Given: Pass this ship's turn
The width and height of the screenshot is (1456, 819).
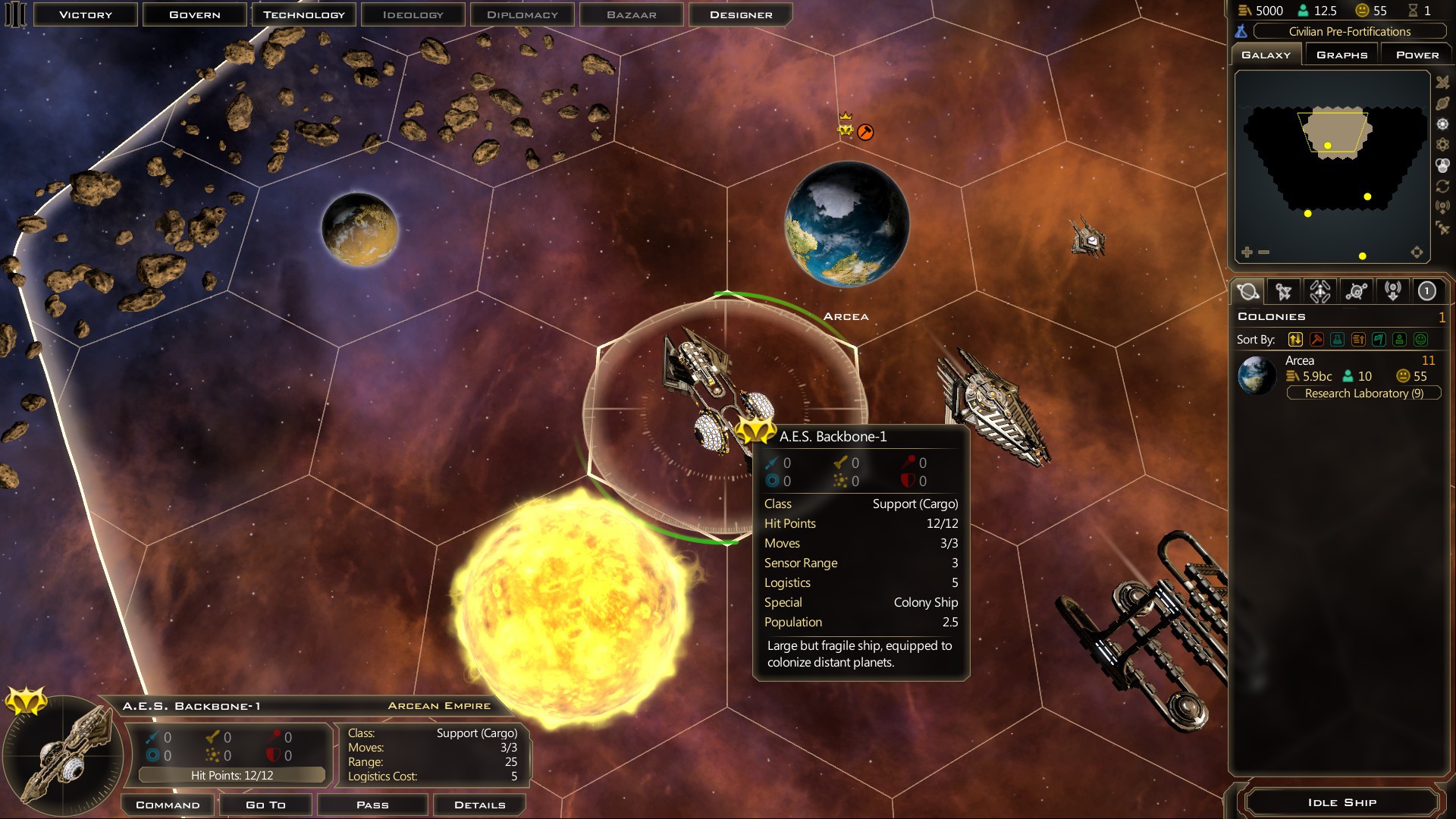Looking at the screenshot, I should [x=372, y=805].
